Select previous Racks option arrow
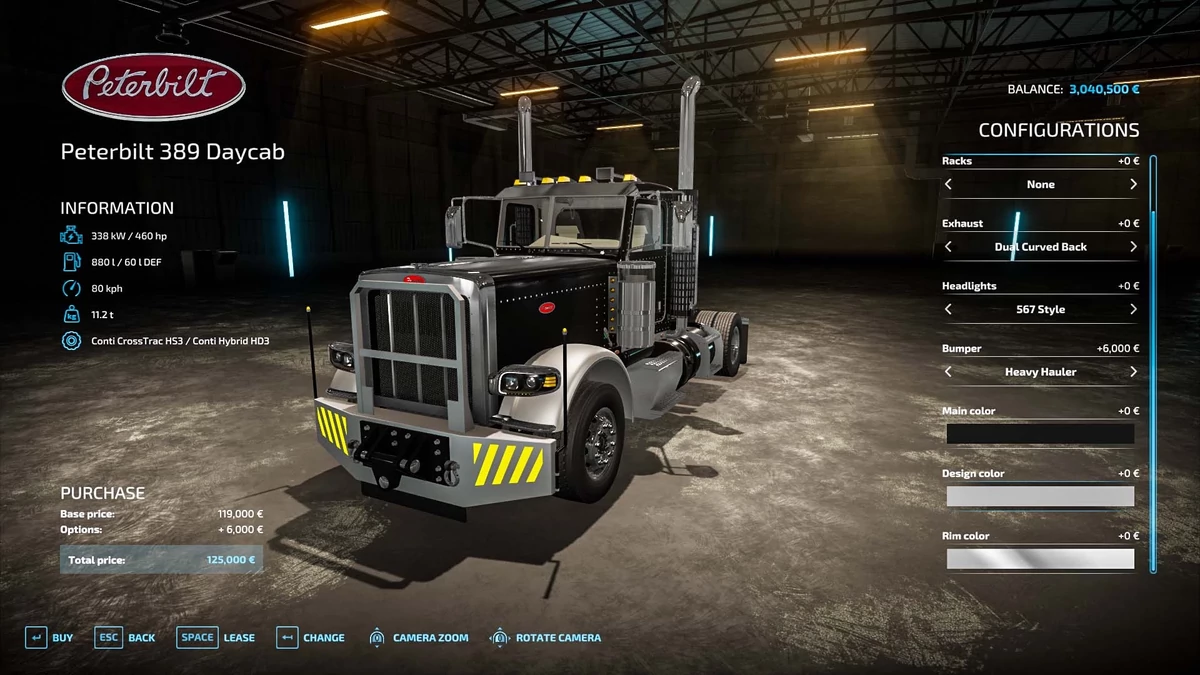Viewport: 1200px width, 675px height. [948, 184]
